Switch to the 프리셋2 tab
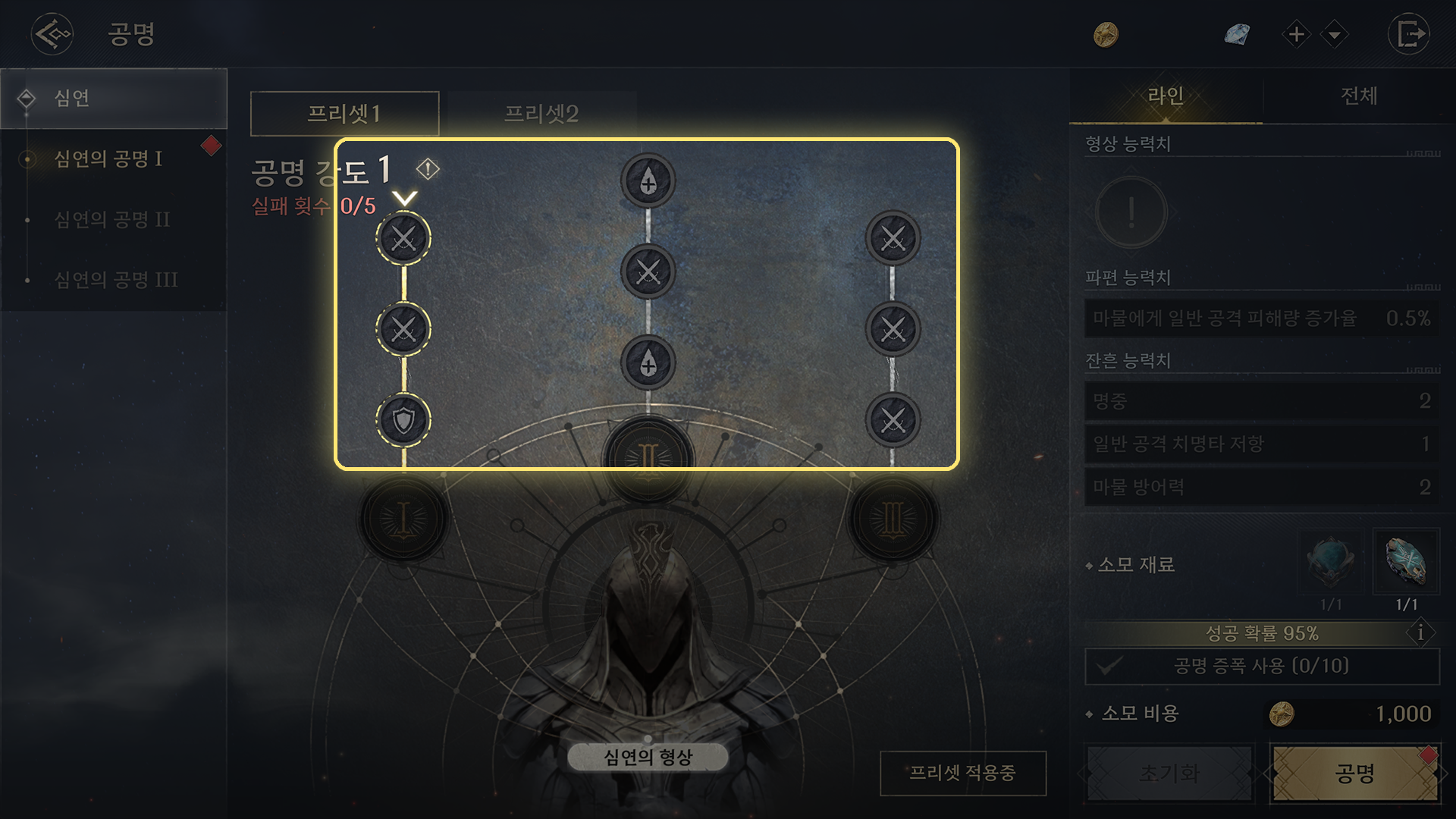 541,114
